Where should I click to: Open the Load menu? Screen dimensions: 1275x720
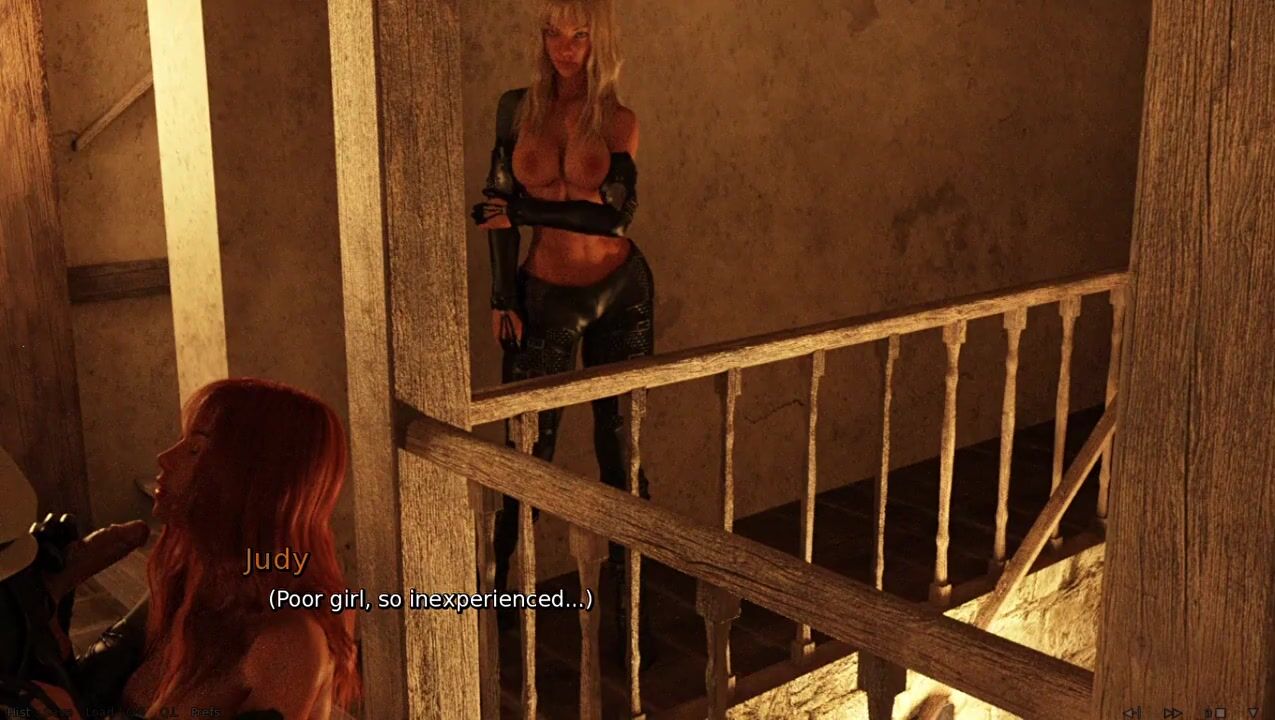pyautogui.click(x=100, y=712)
